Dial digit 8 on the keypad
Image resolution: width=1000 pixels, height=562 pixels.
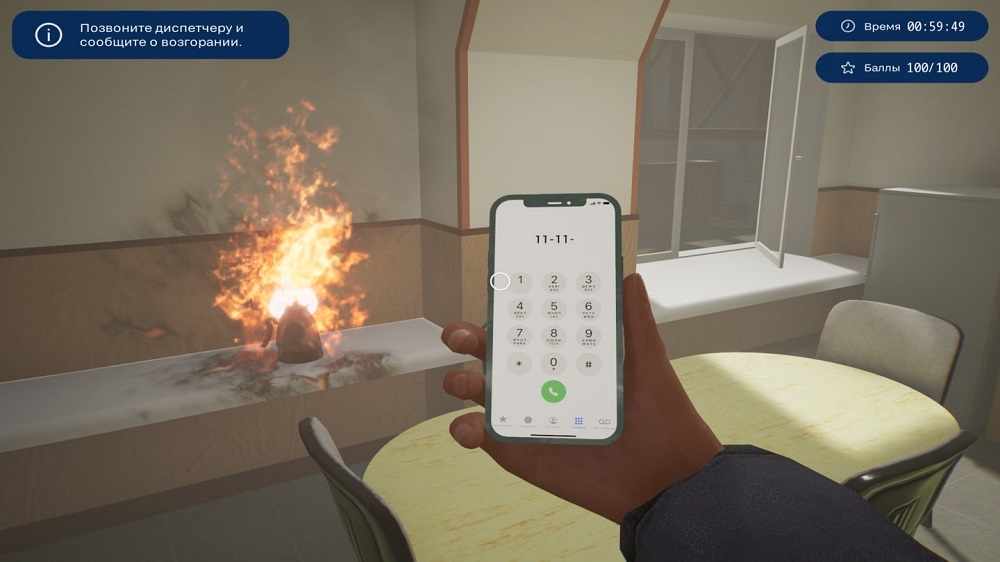pyautogui.click(x=554, y=336)
